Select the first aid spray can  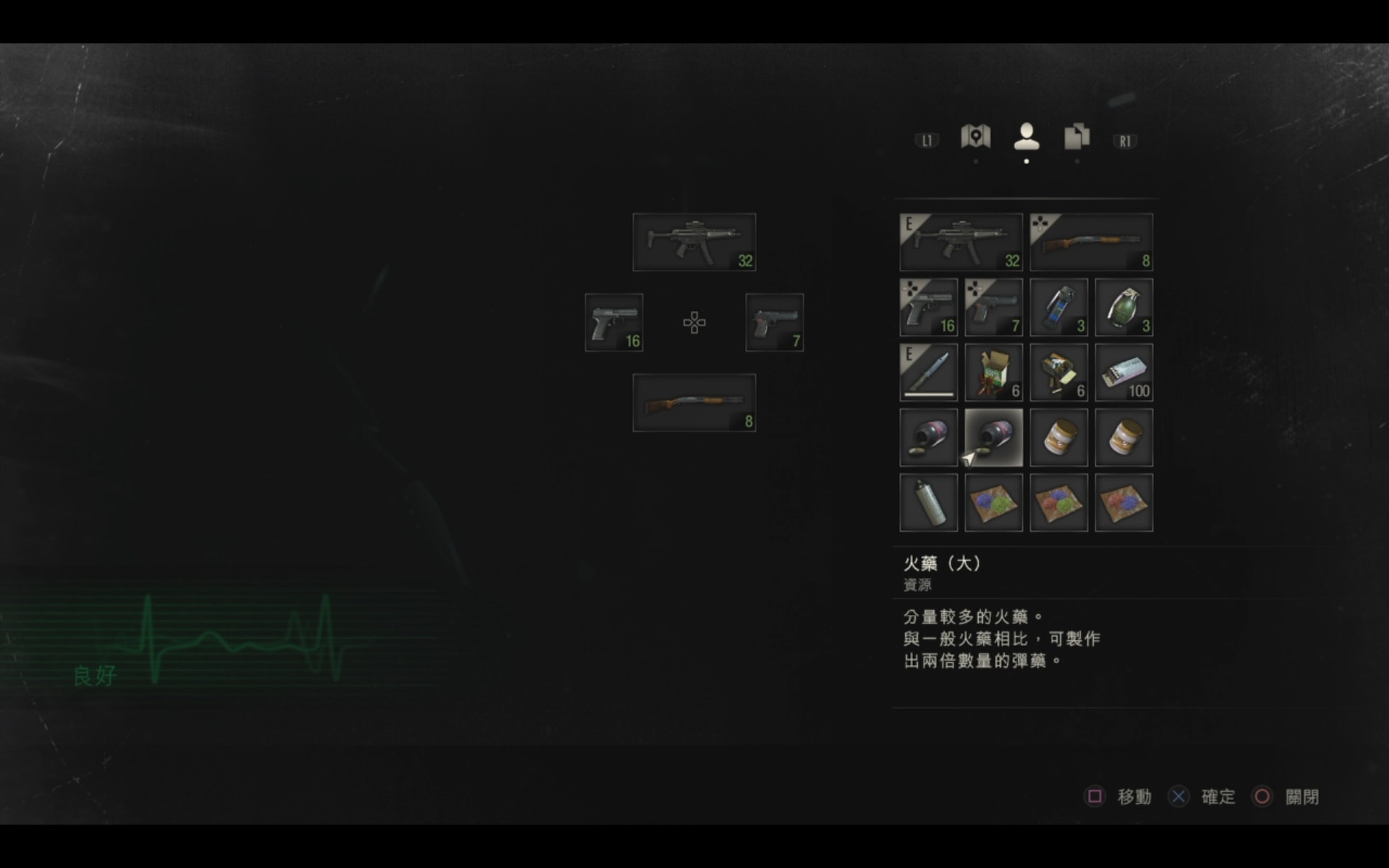(x=928, y=503)
